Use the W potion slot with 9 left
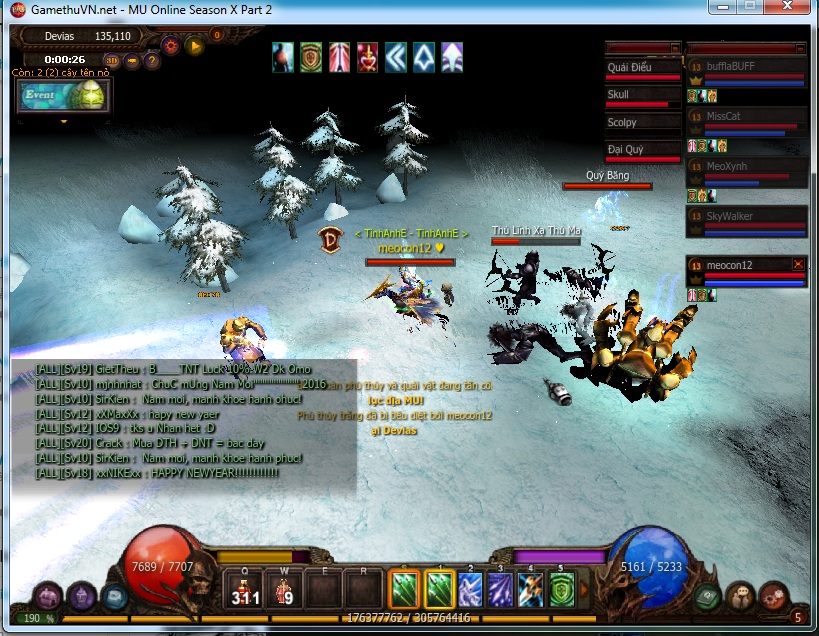819x636 pixels. (x=283, y=588)
